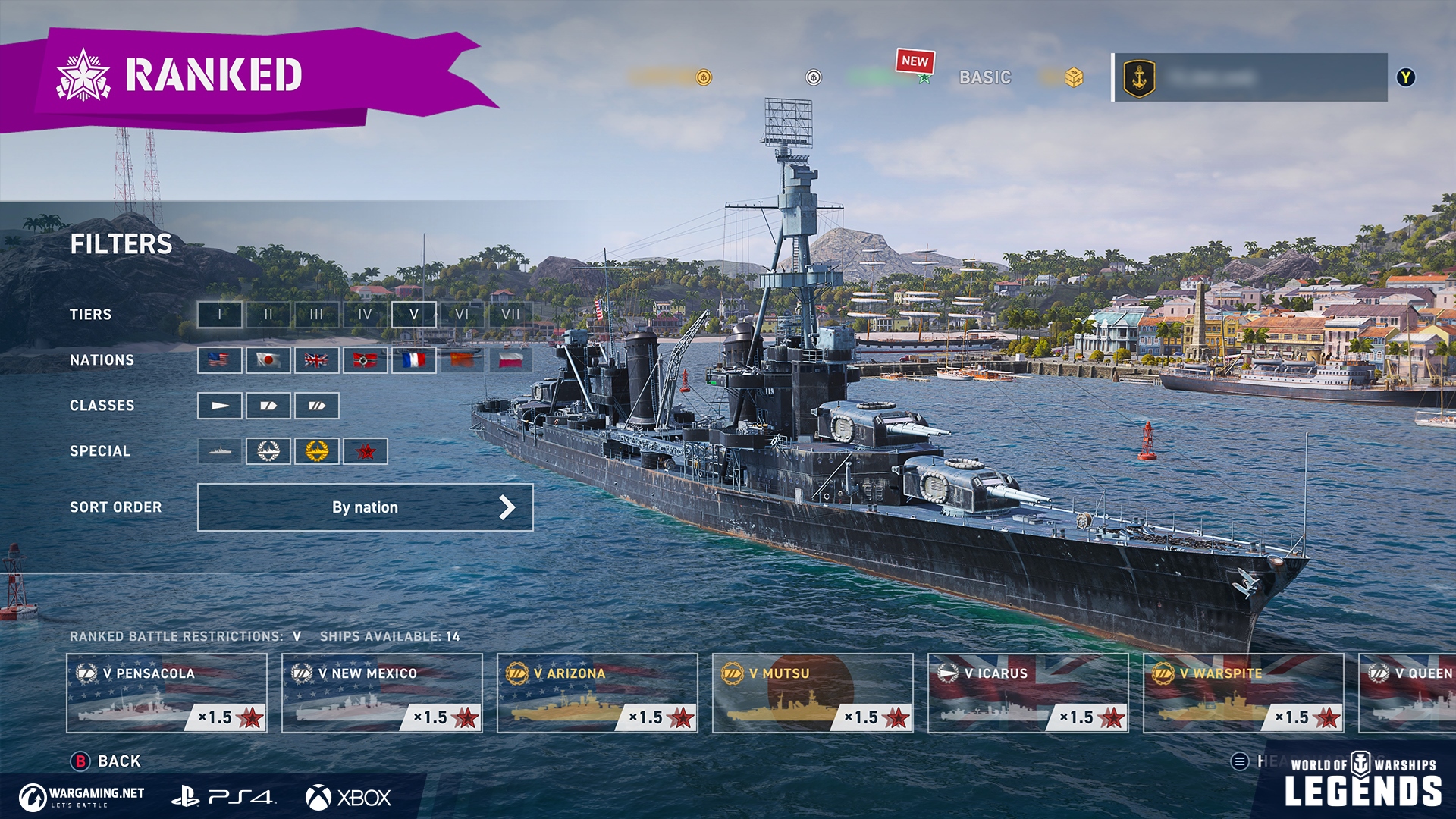Screen dimensions: 1456x819
Task: Toggle the Tier VII filter
Action: coord(510,315)
